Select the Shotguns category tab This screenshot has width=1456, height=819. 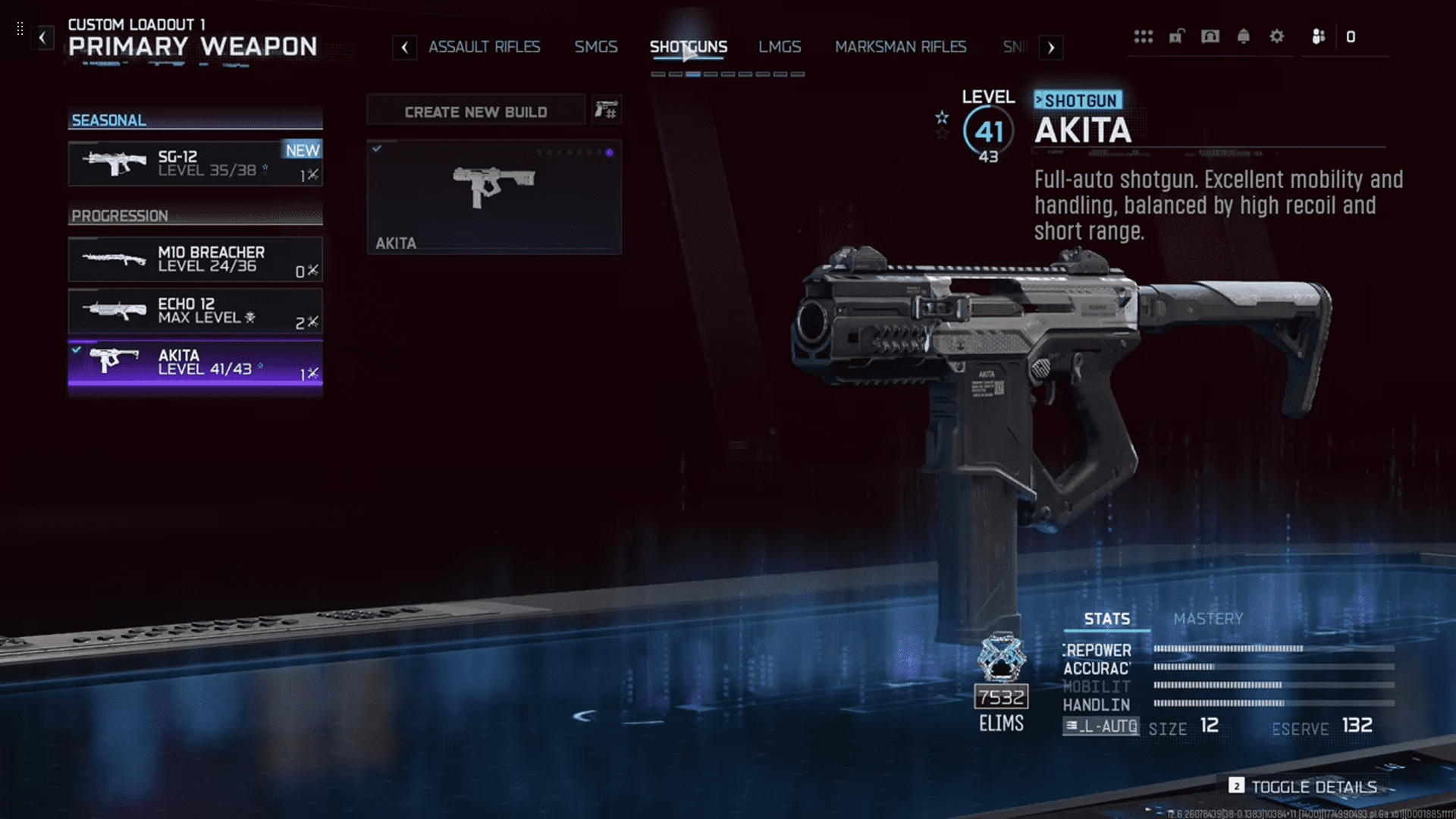[688, 47]
